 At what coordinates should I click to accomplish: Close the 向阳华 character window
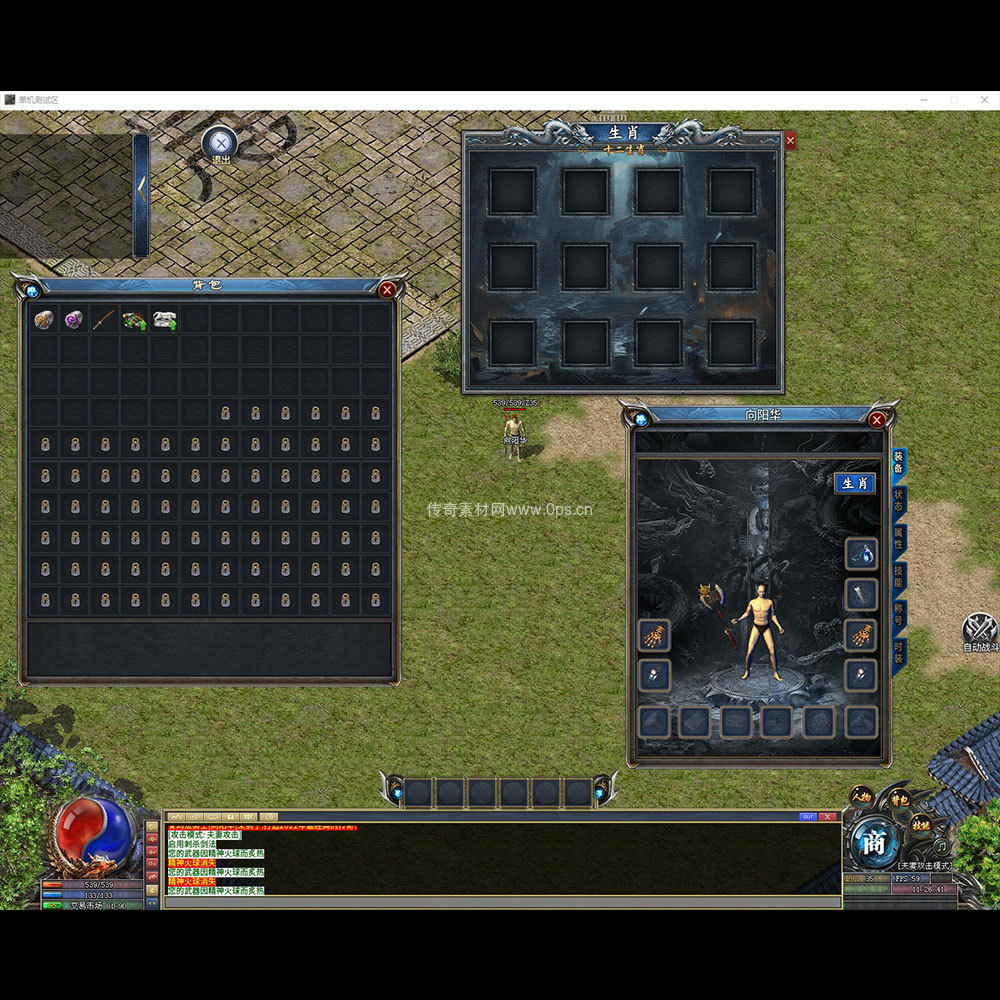[x=877, y=420]
